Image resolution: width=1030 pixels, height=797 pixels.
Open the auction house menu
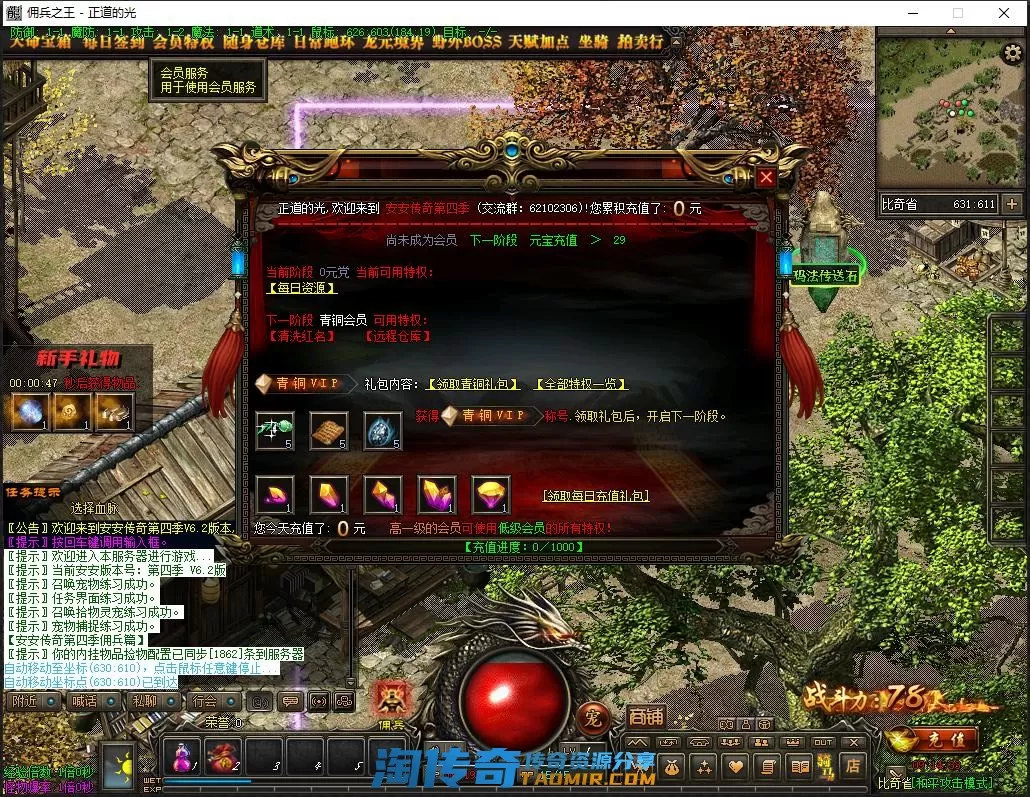pyautogui.click(x=641, y=42)
